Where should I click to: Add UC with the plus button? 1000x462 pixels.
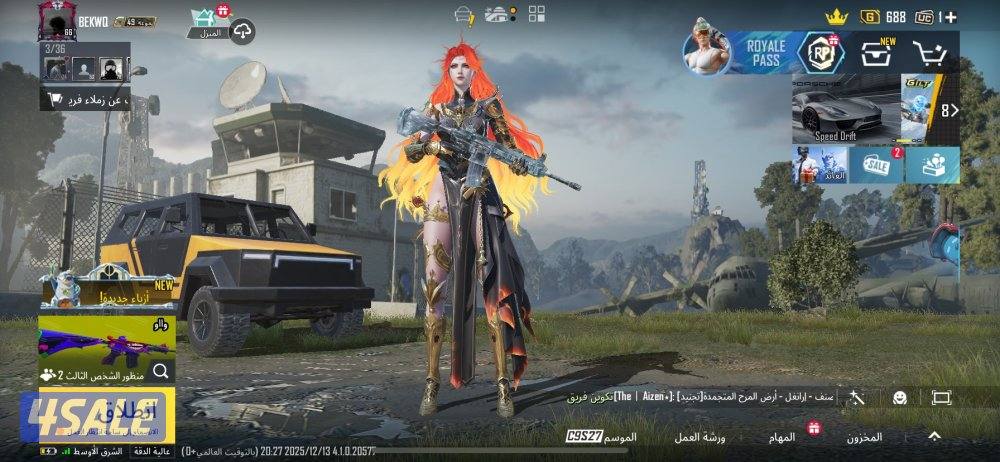(950, 17)
